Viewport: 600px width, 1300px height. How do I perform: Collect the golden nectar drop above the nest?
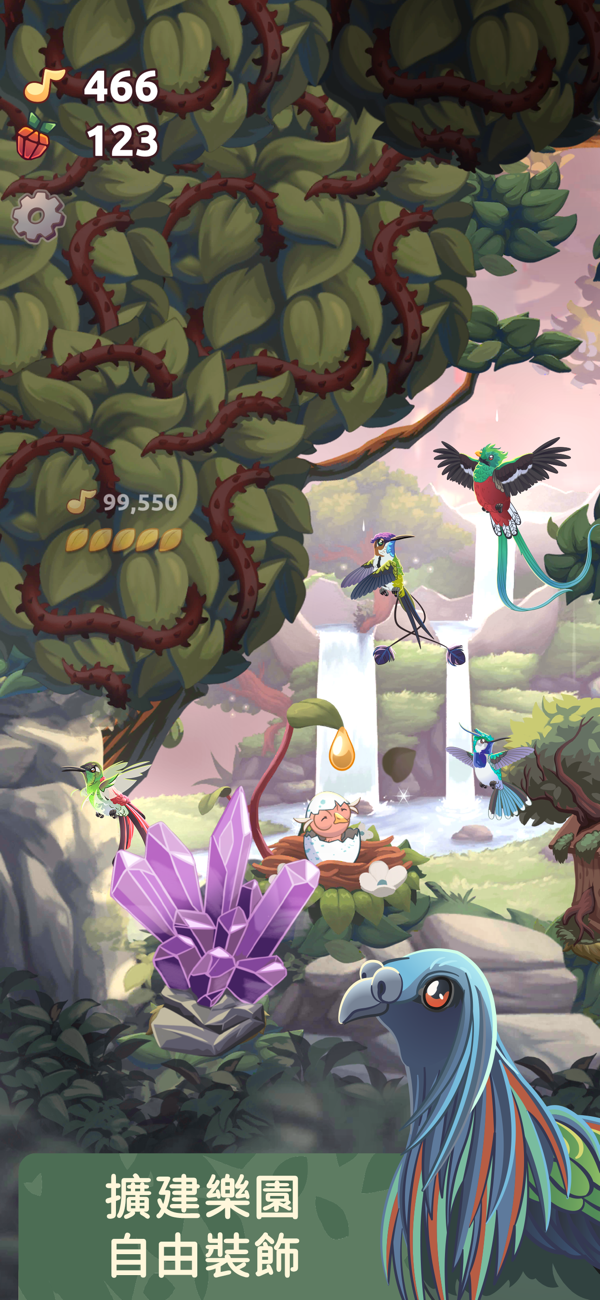(x=342, y=750)
